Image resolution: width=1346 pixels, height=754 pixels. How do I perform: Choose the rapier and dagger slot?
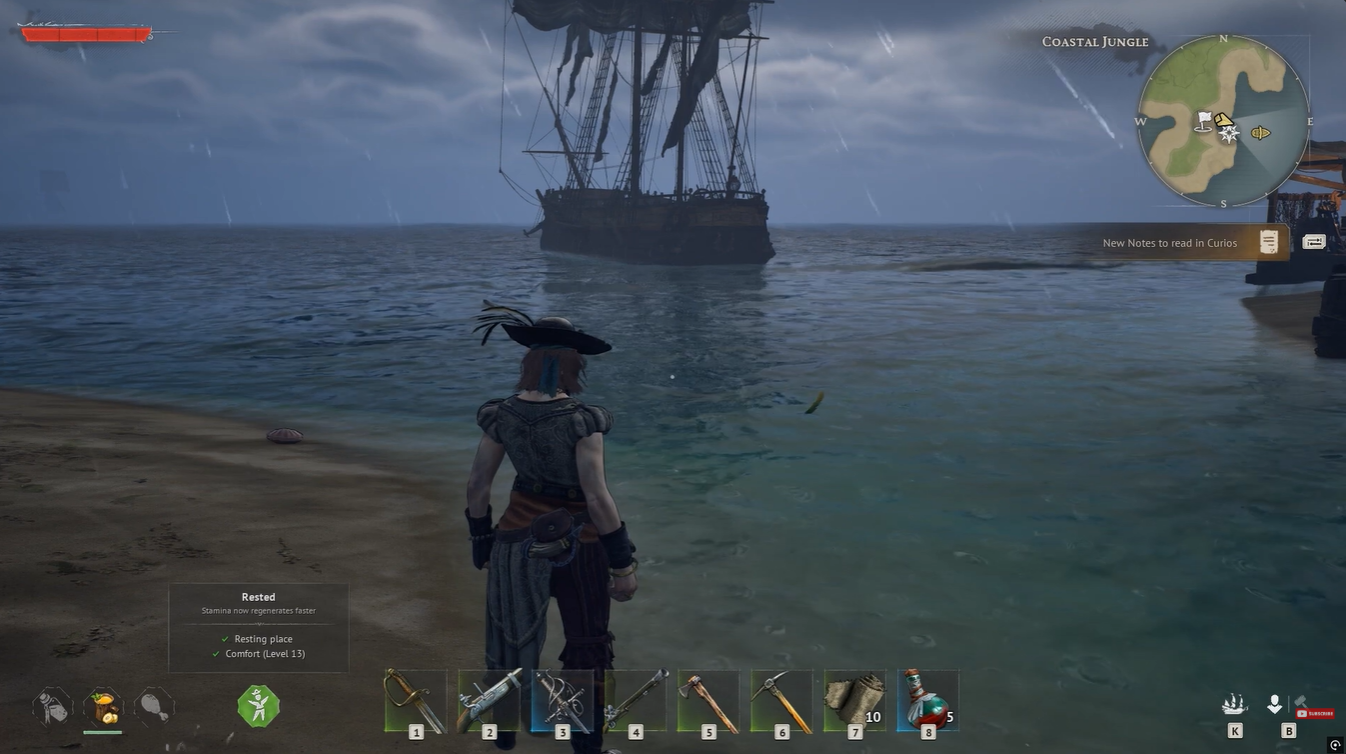[x=562, y=700]
